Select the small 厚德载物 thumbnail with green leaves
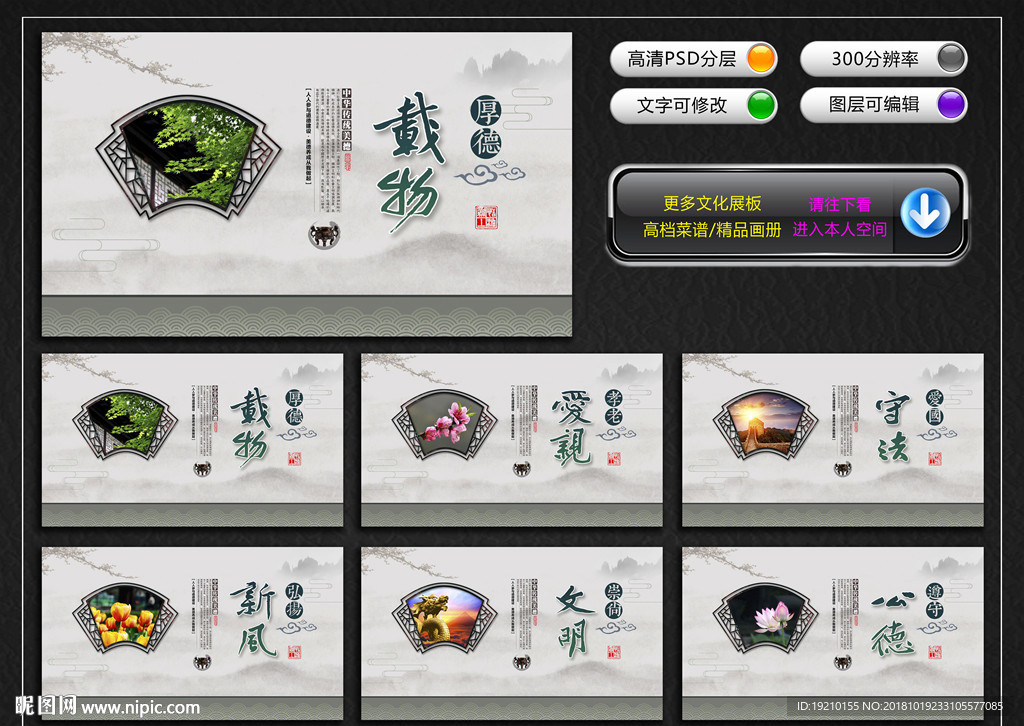 (192, 439)
